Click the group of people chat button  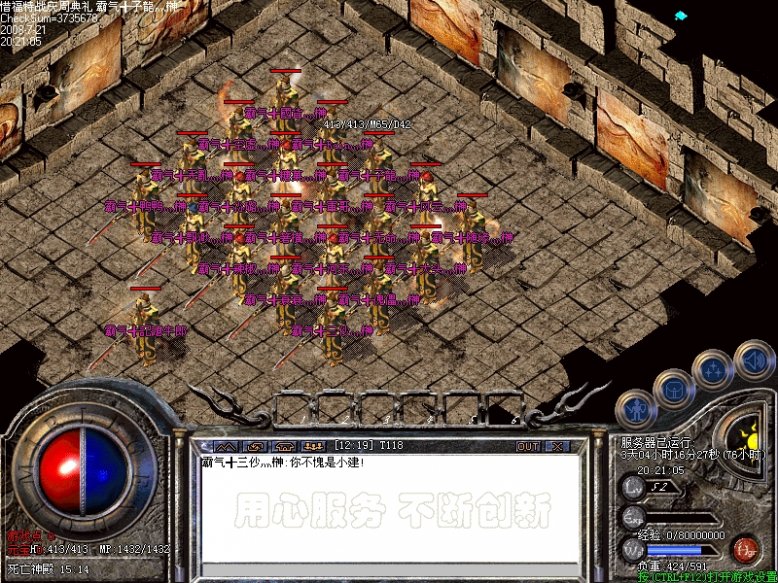pyautogui.click(x=314, y=445)
